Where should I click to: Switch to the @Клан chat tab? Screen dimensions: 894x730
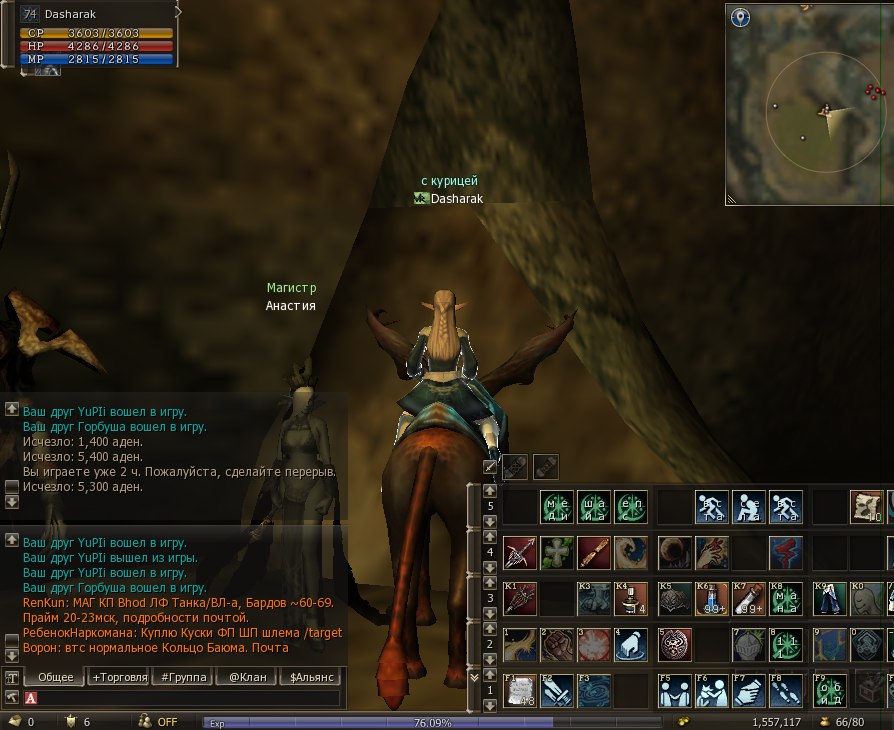click(247, 677)
